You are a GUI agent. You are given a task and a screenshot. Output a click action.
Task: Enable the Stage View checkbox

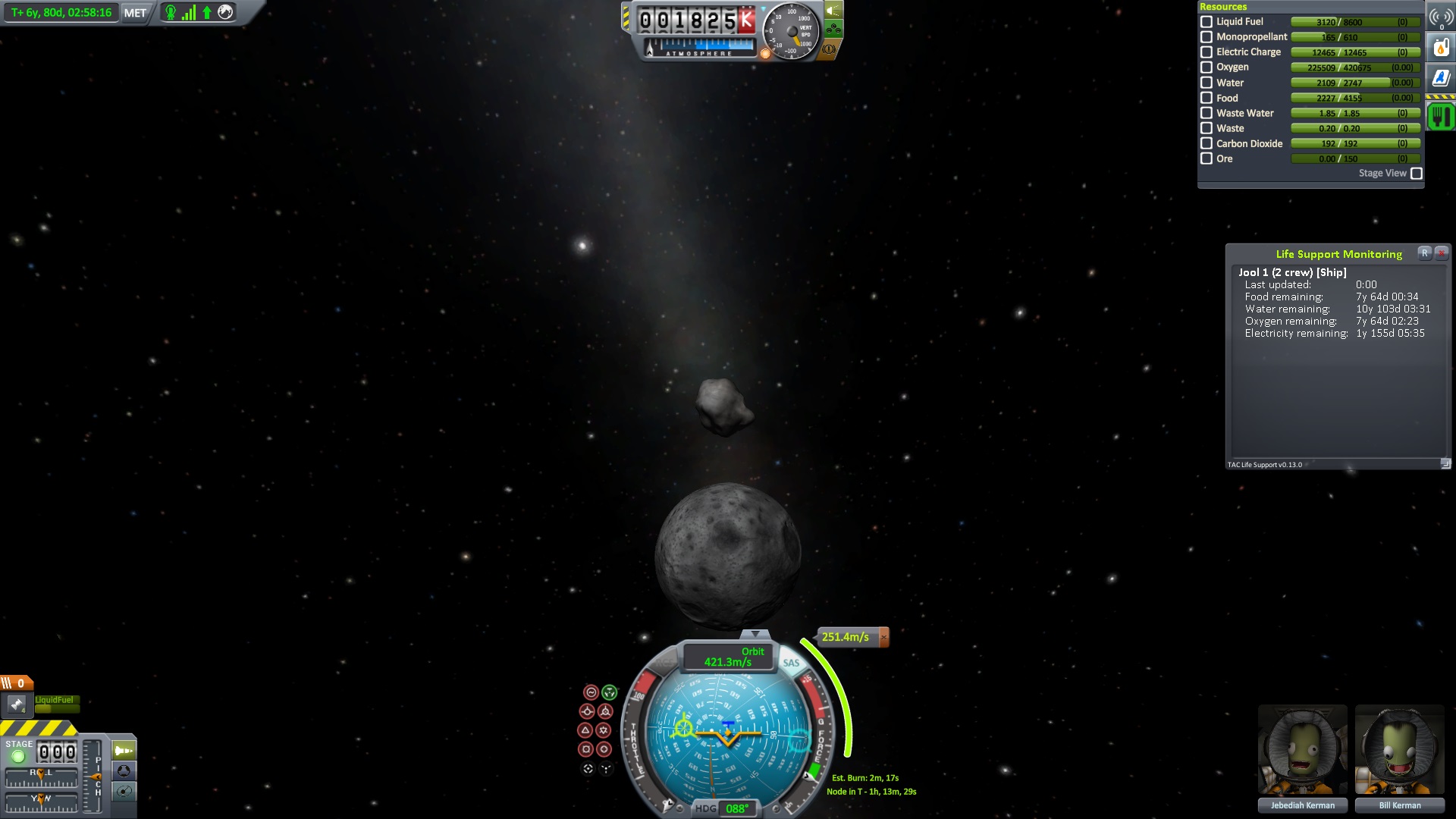pyautogui.click(x=1416, y=174)
